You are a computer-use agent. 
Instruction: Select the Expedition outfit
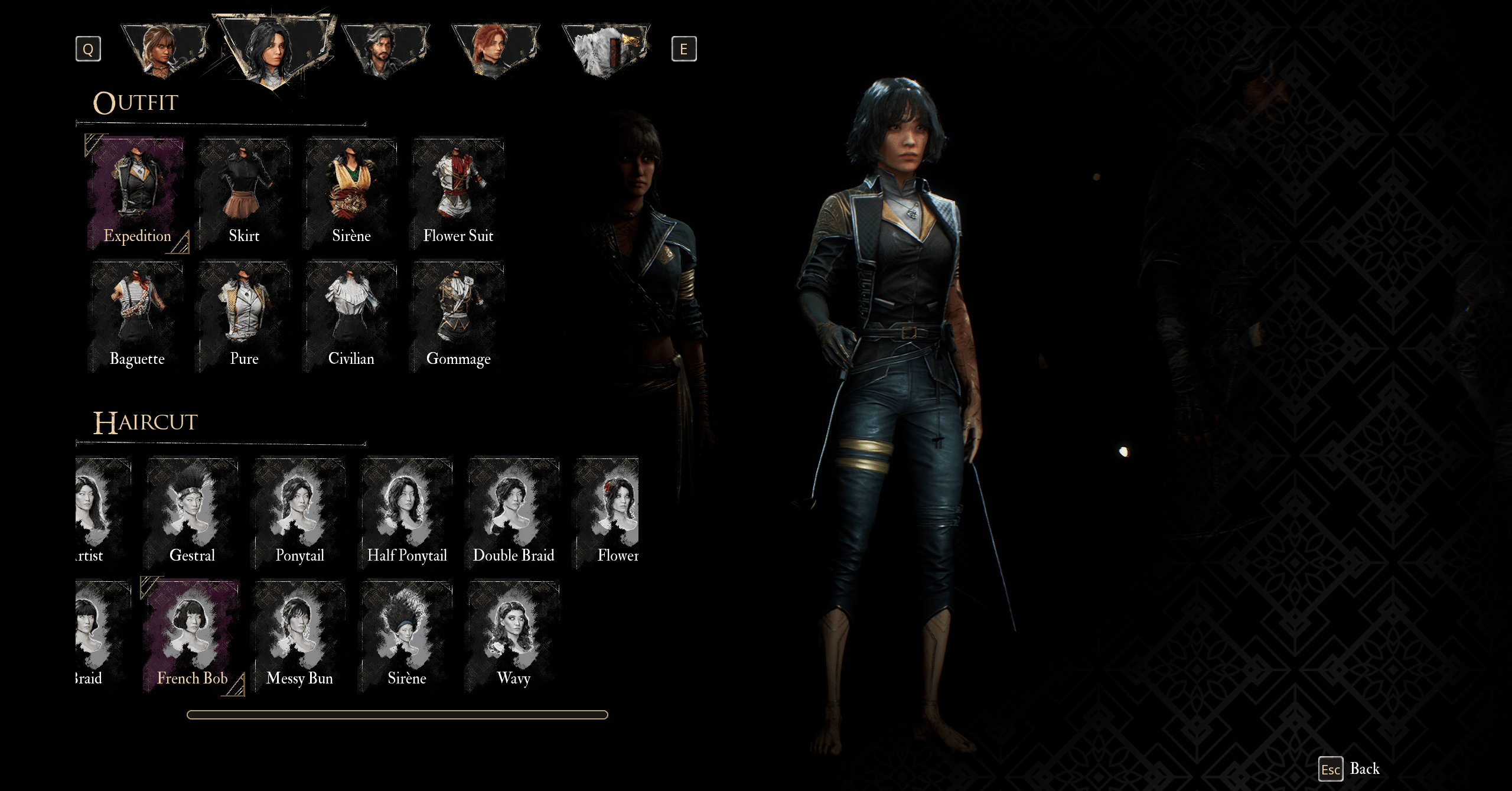(137, 194)
